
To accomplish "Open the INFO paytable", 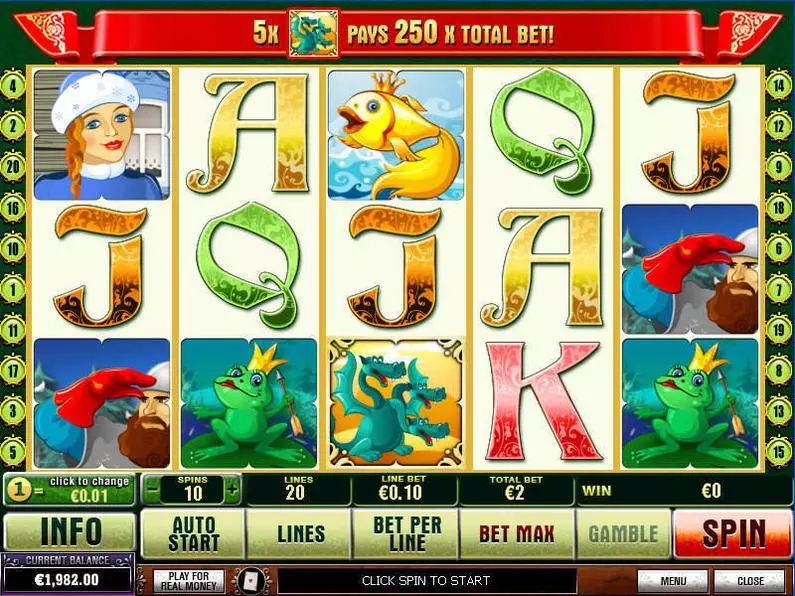I will tap(70, 533).
